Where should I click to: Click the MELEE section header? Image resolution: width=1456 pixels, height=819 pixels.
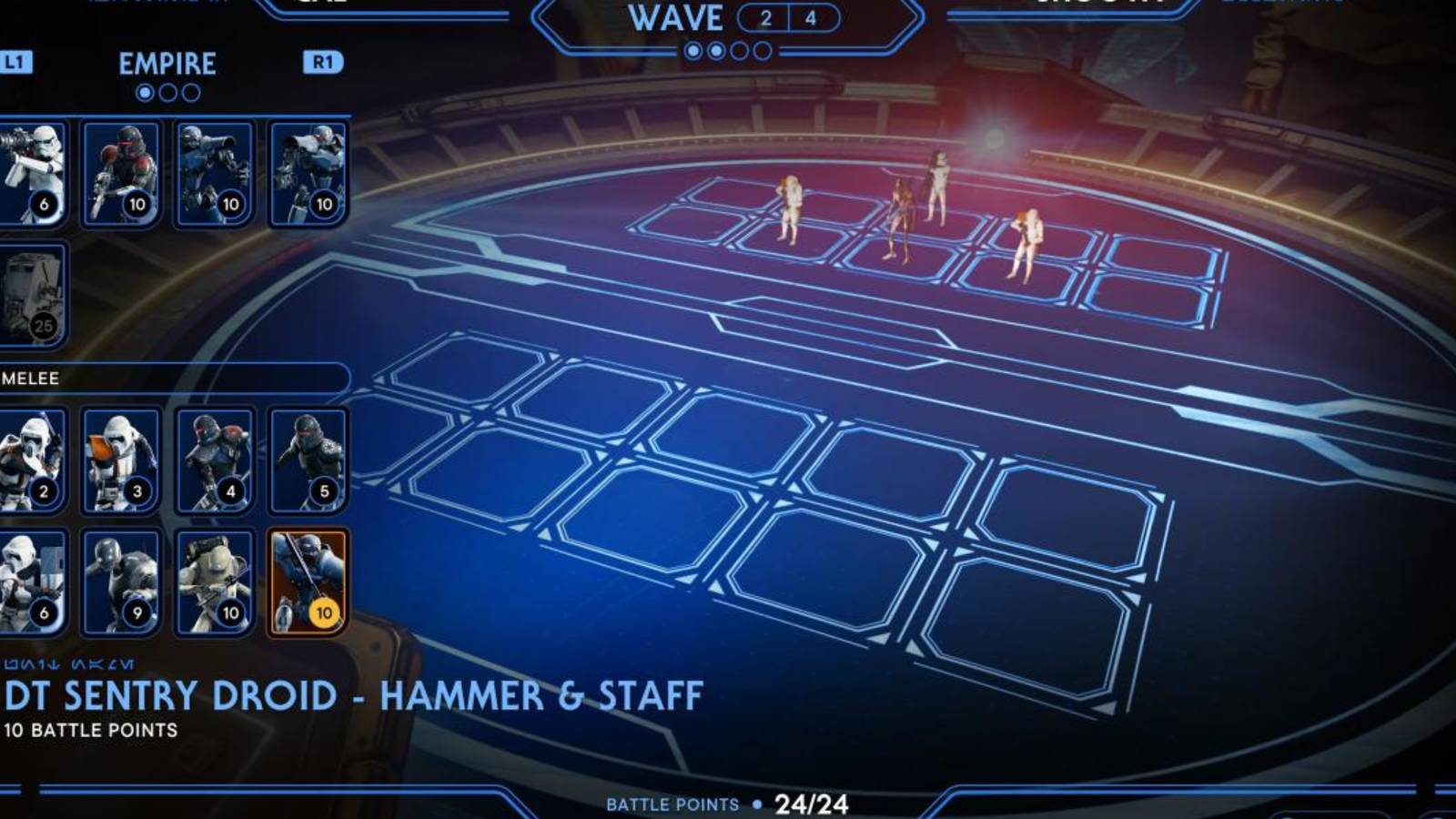27,379
